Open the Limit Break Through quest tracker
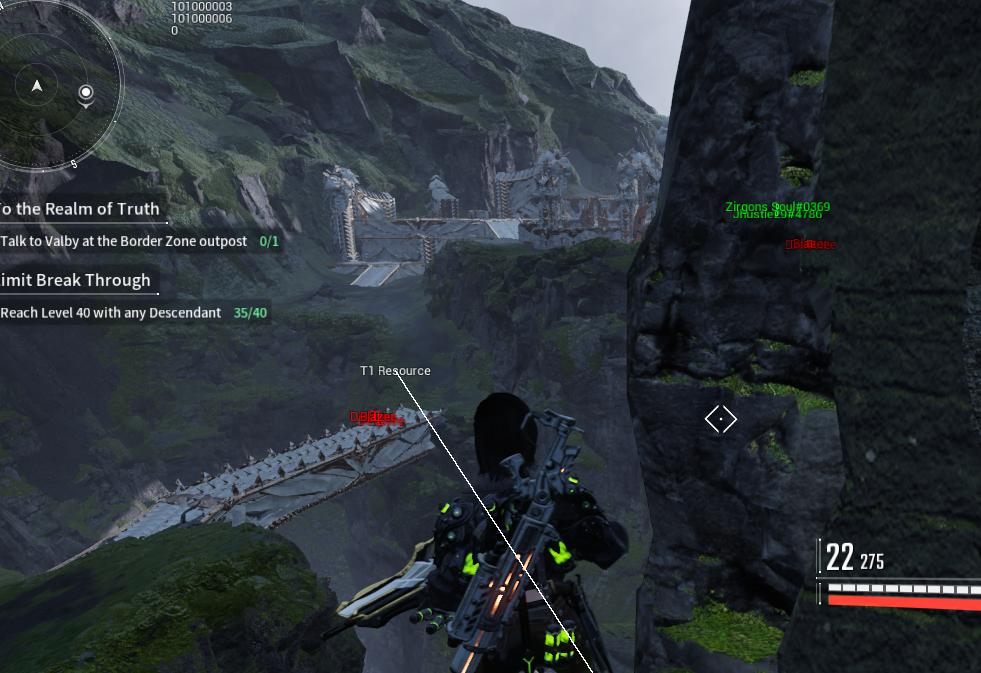The image size is (981, 673). (75, 280)
